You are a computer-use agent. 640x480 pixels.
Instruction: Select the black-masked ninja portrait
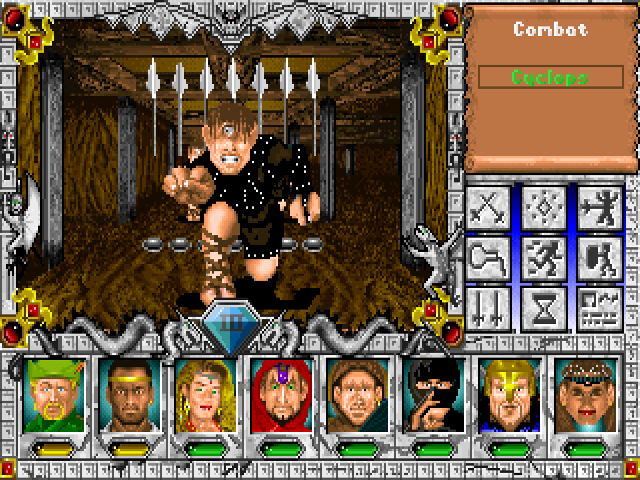click(x=431, y=394)
